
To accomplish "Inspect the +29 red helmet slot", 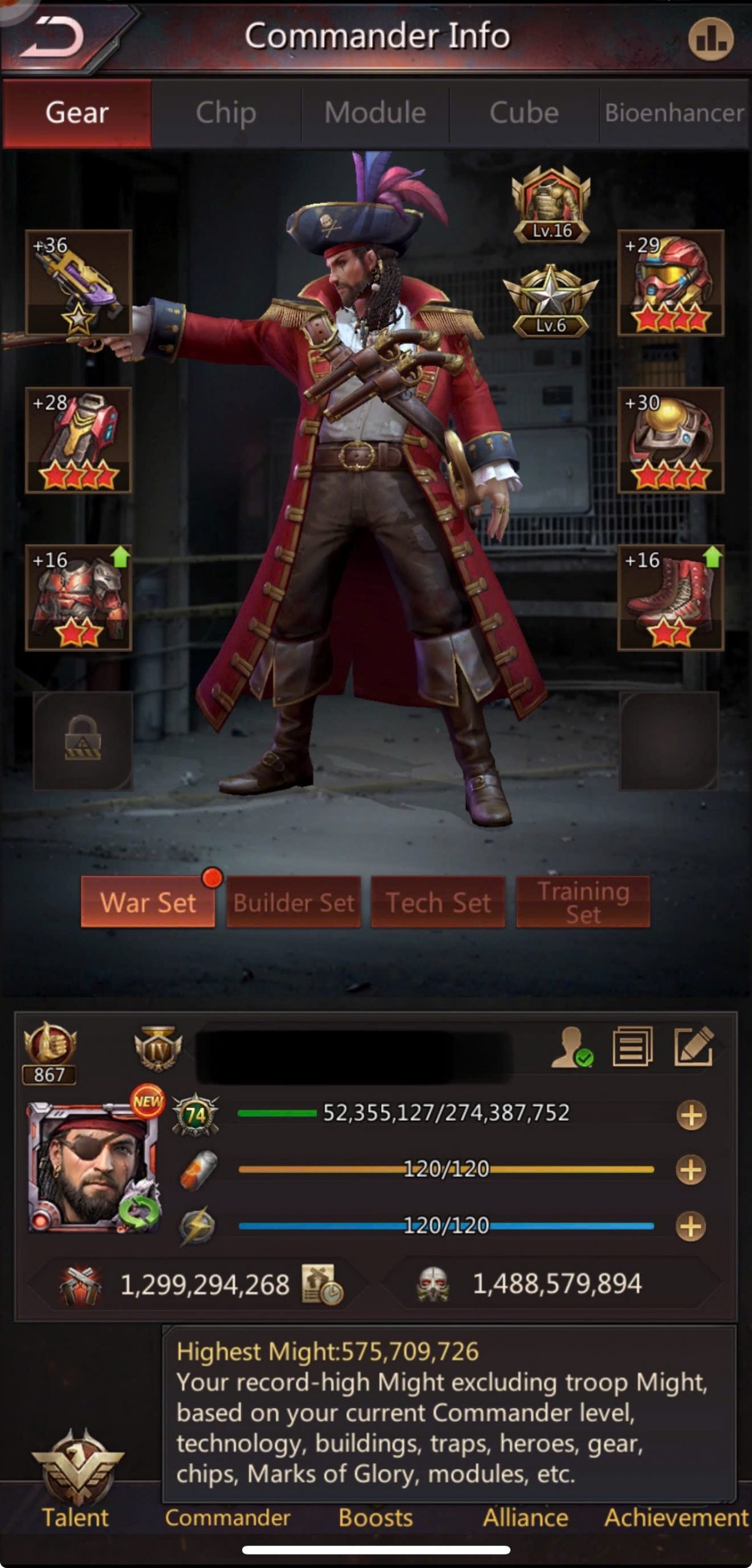I will 670,283.
